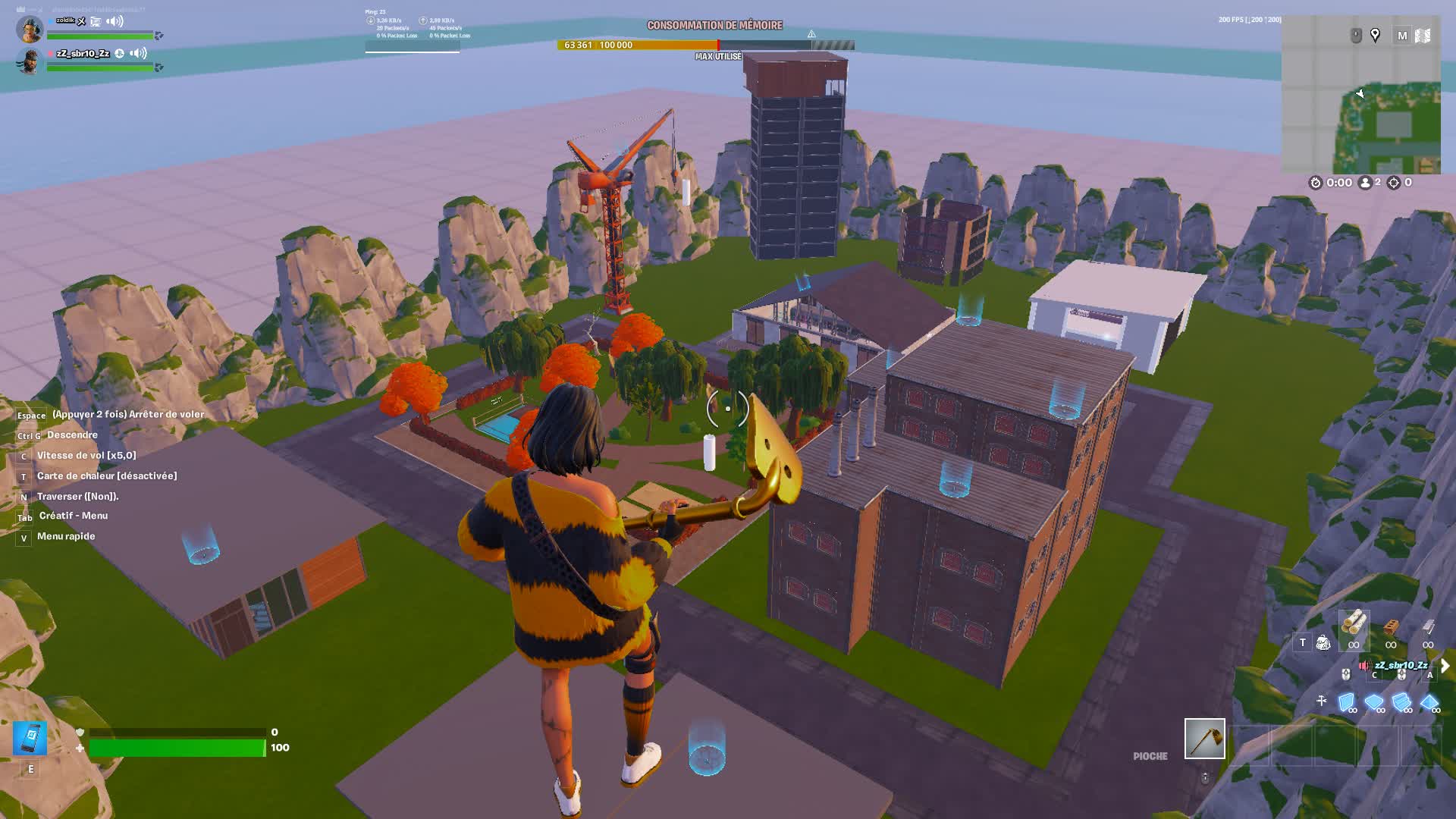Choose the wood building material
The height and width of the screenshot is (819, 1456).
pyautogui.click(x=1354, y=626)
